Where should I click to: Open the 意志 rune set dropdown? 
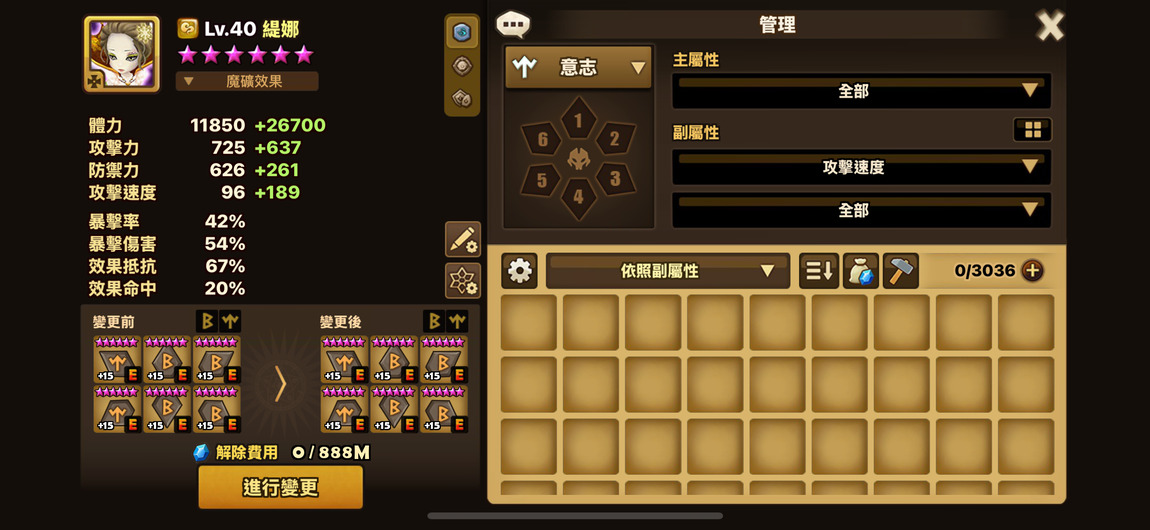tap(578, 67)
